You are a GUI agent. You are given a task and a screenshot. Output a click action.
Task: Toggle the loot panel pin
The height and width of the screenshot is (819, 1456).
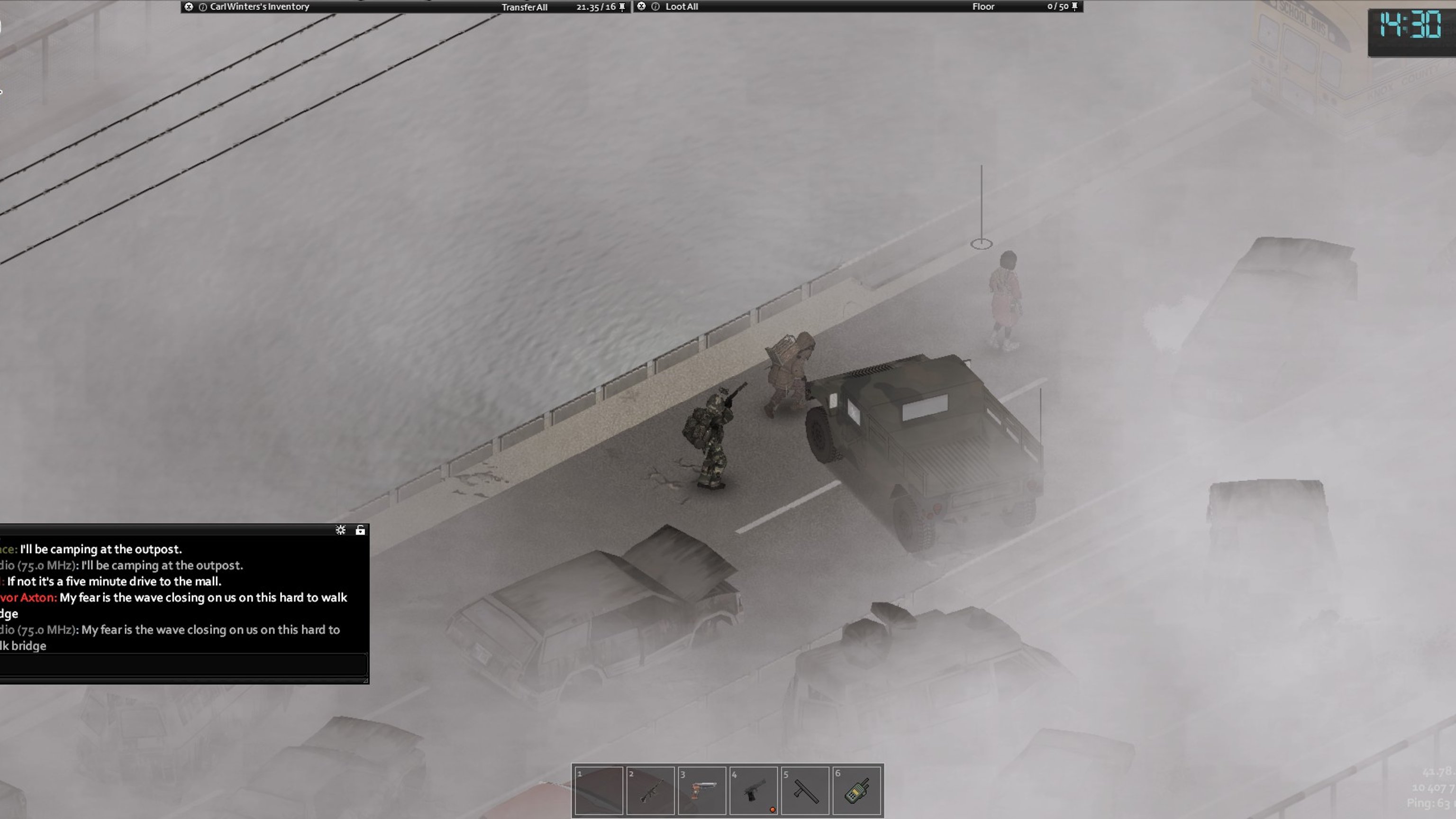tap(1074, 6)
